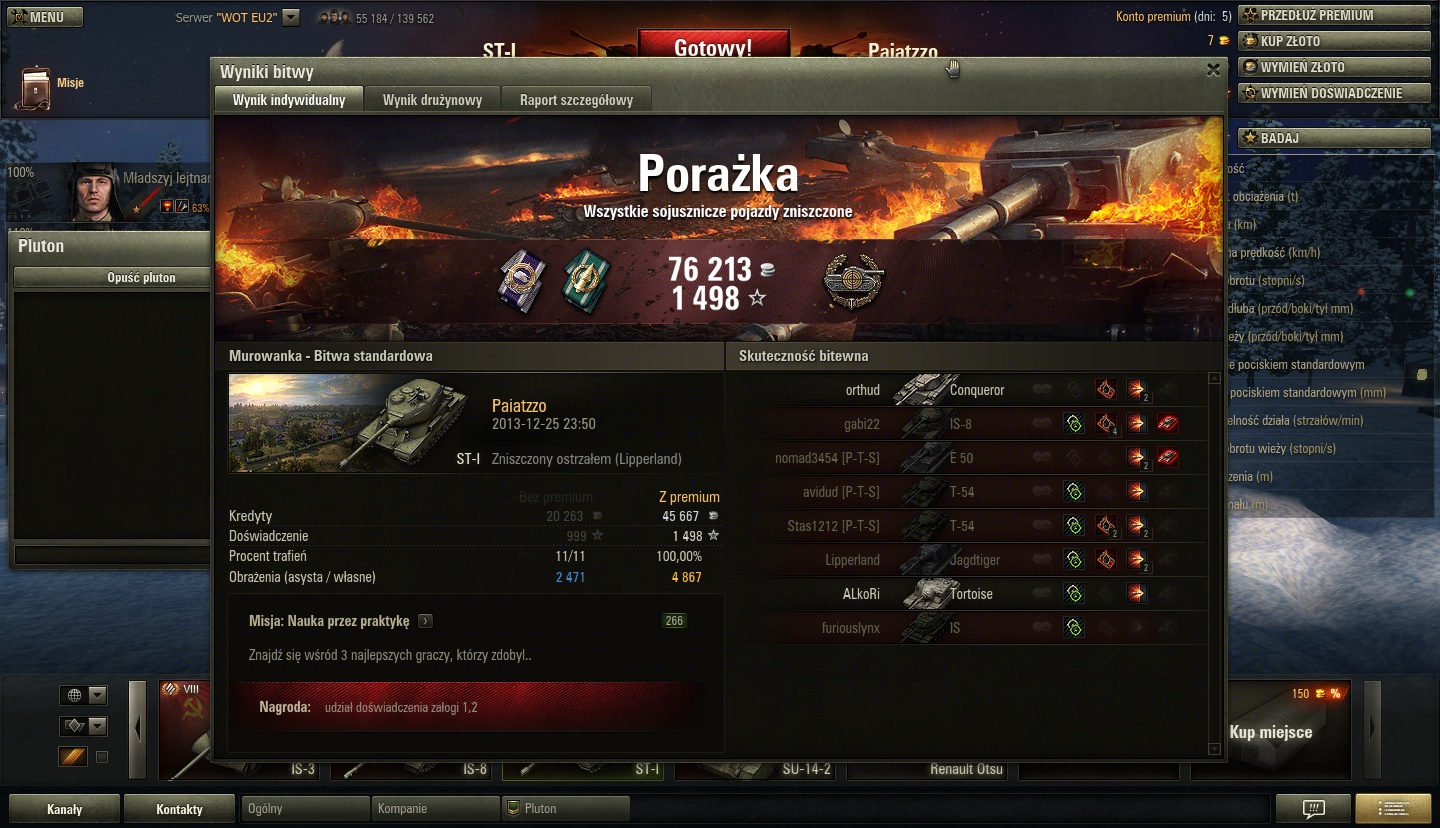This screenshot has height=828, width=1440.
Task: Click Wymień Doświadczenie button
Action: click(1334, 93)
